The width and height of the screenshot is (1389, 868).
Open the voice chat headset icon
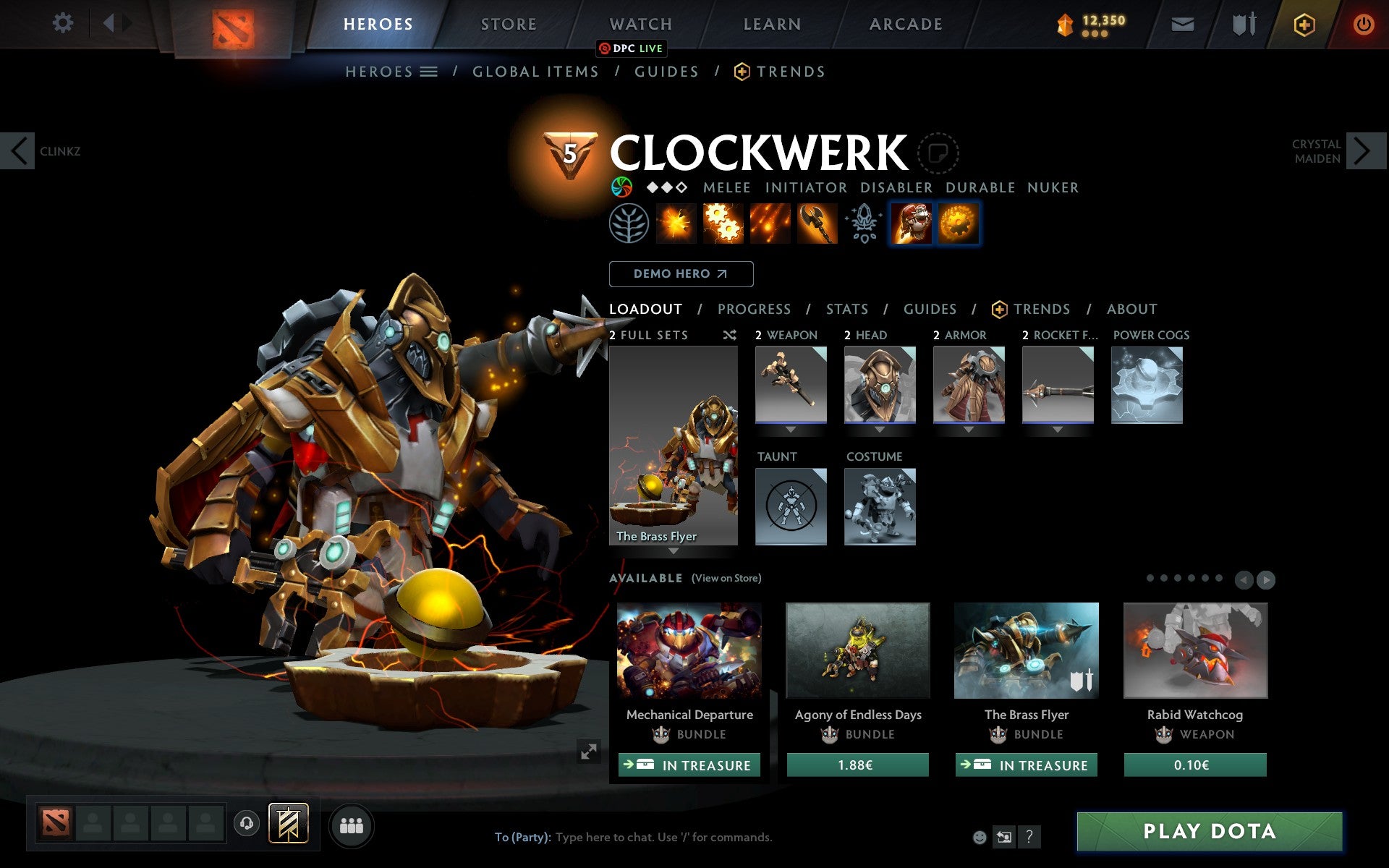pyautogui.click(x=247, y=823)
